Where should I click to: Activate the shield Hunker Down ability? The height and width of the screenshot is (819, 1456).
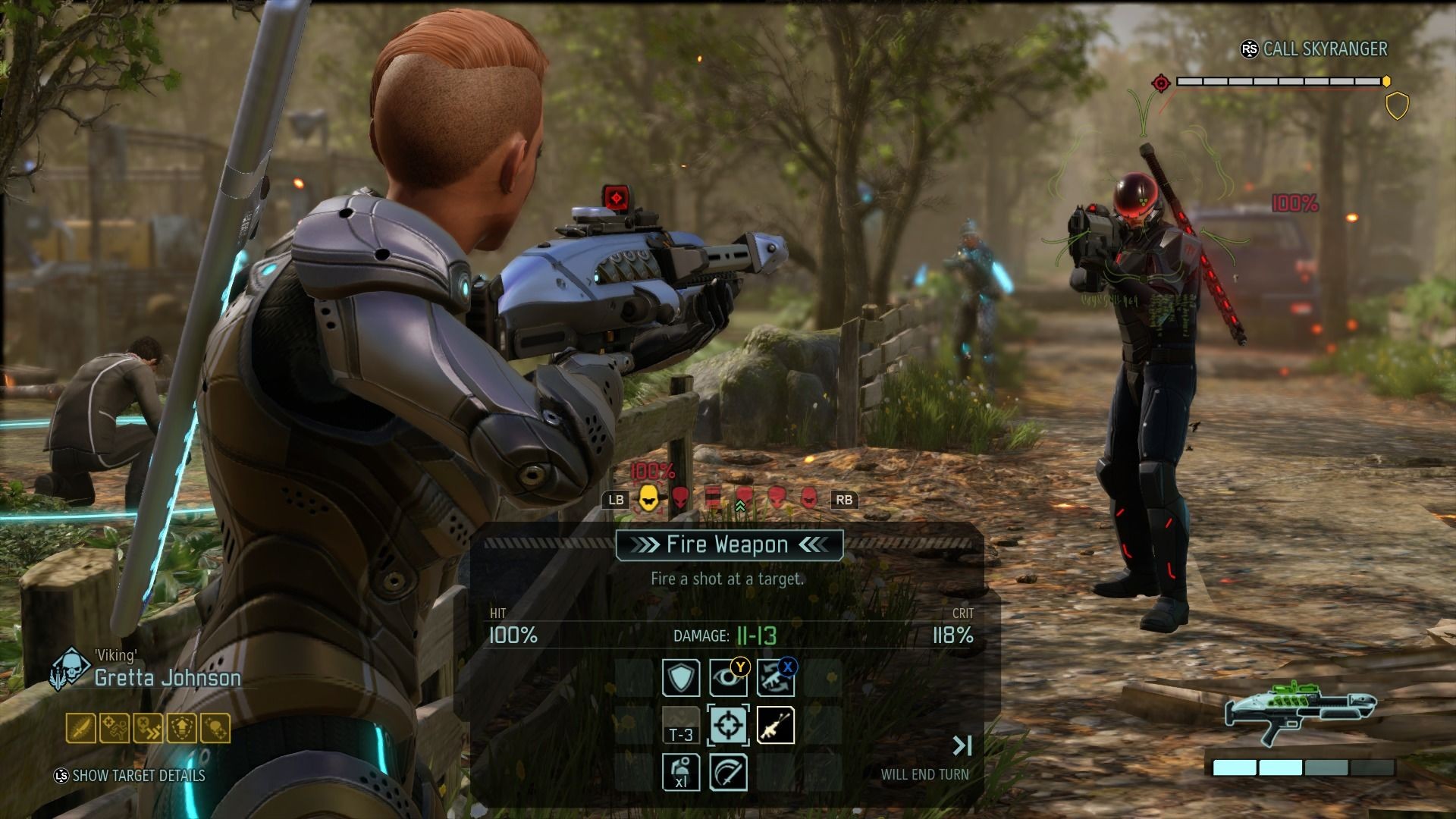click(x=681, y=677)
